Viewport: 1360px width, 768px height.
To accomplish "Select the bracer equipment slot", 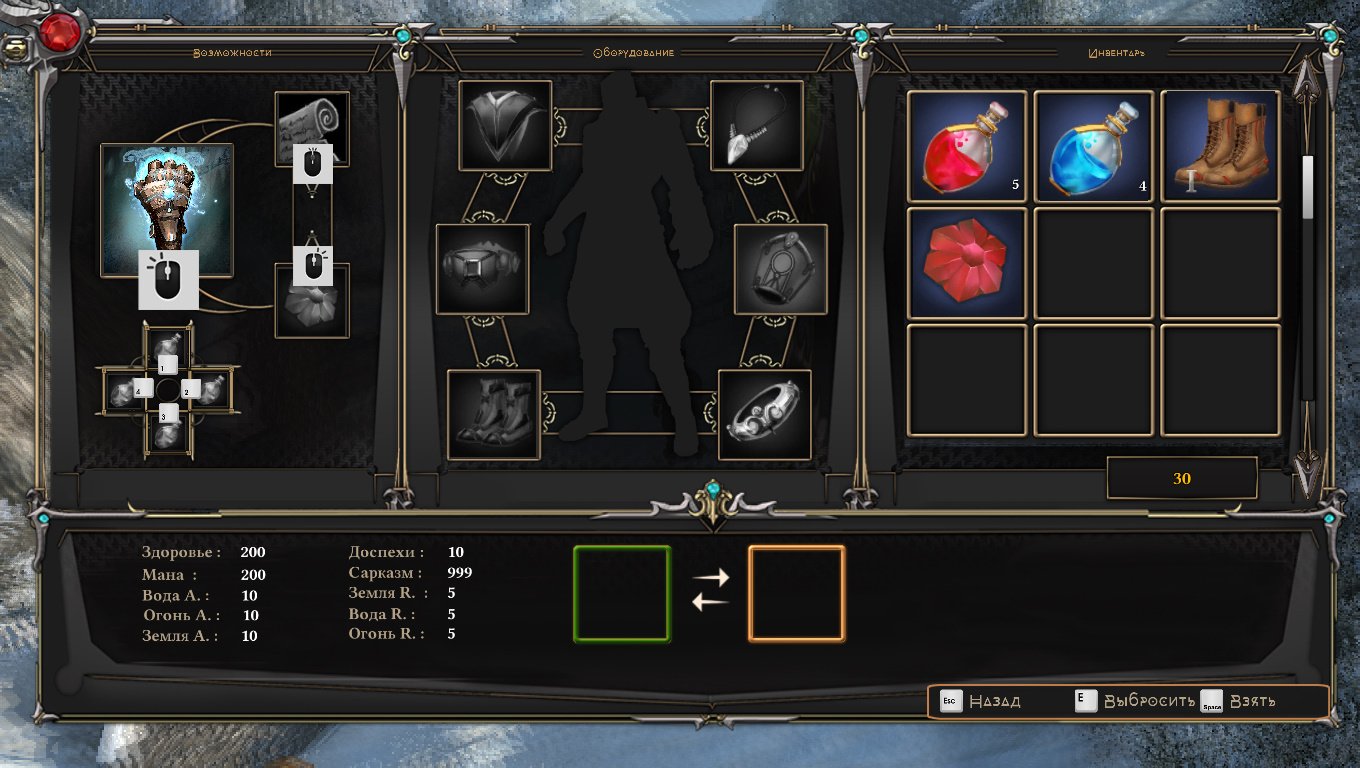I will click(x=781, y=269).
